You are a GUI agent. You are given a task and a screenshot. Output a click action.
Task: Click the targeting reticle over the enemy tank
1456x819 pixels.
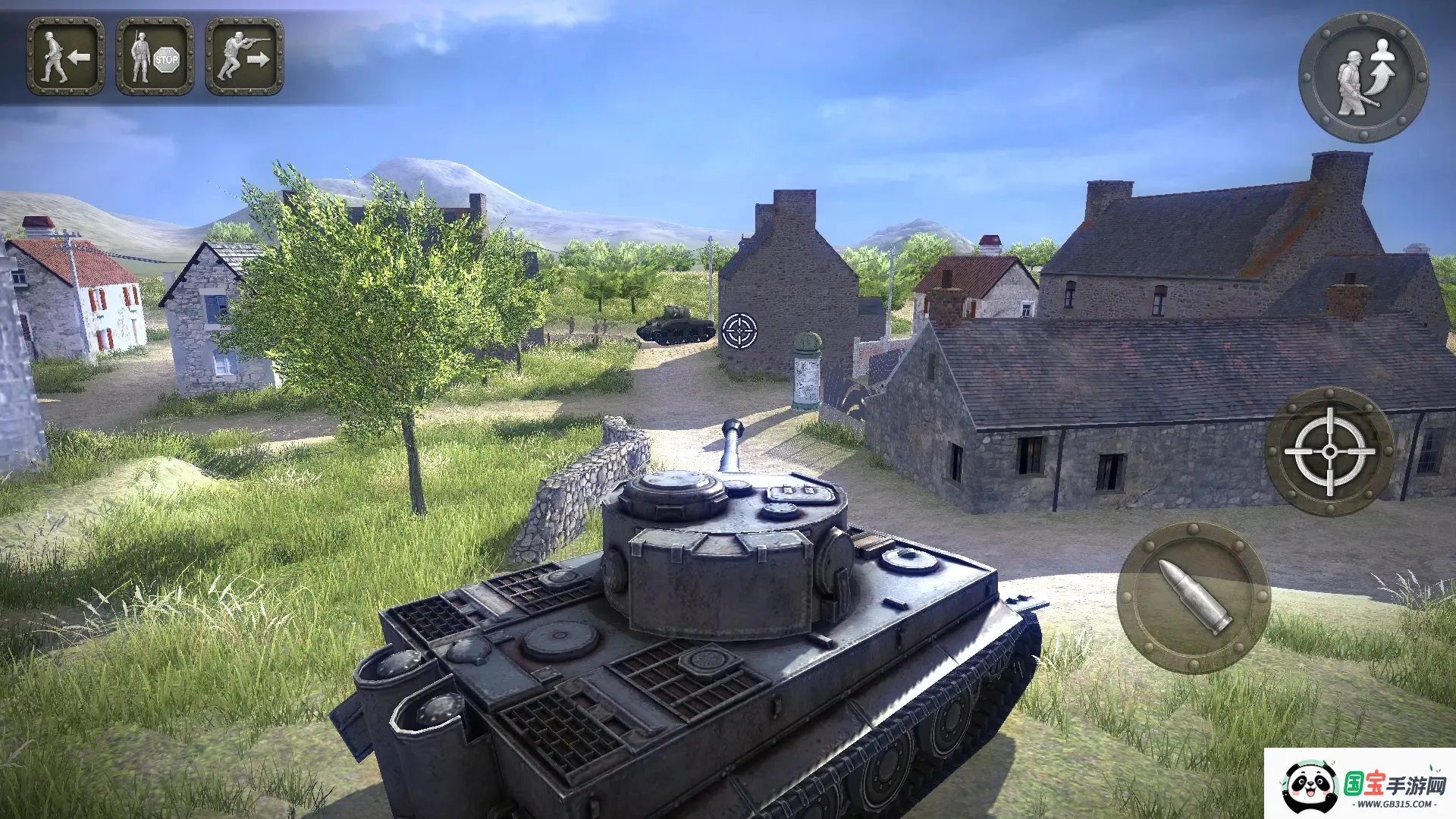click(739, 331)
